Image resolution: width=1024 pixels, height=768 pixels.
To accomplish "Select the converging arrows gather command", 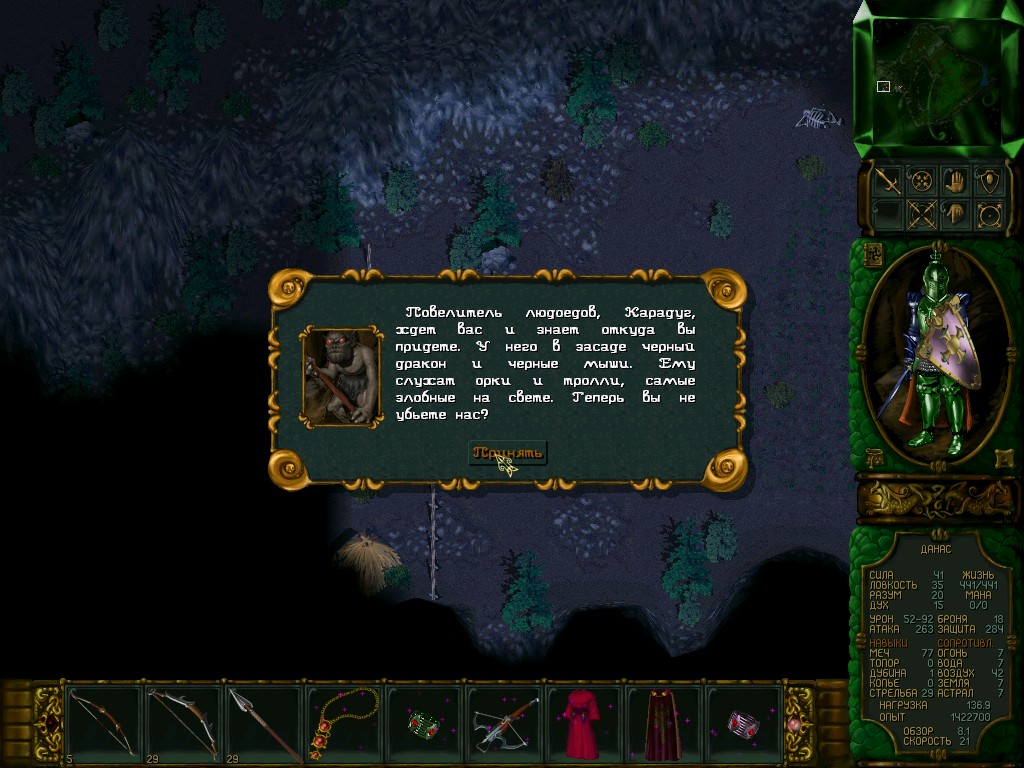I will 920,180.
